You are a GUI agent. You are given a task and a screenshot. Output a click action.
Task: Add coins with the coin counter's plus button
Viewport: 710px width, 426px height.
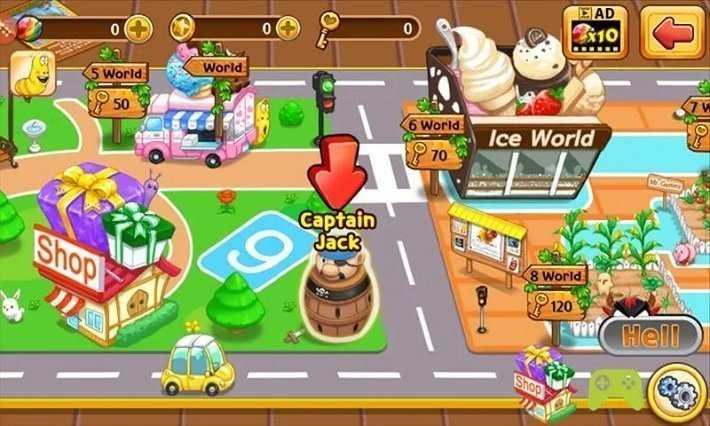pyautogui.click(x=288, y=28)
